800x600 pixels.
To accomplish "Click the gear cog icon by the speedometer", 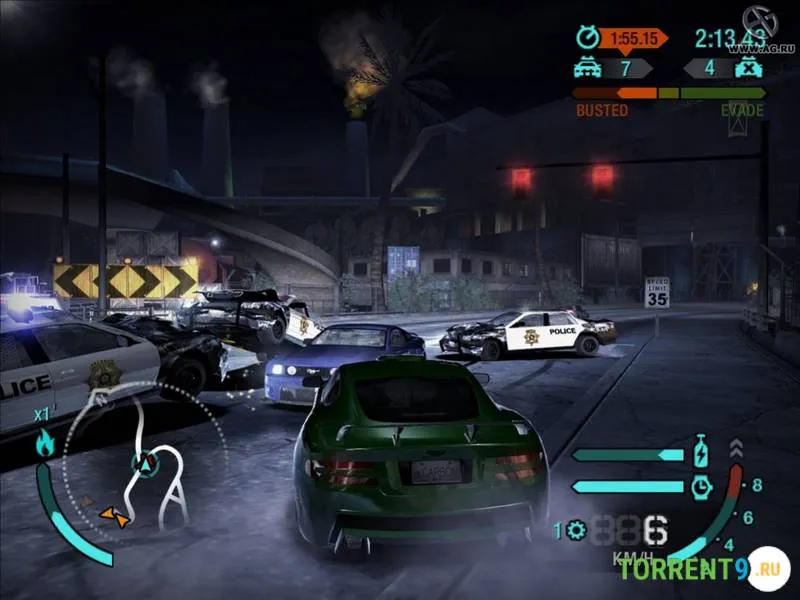I will click(x=575, y=529).
